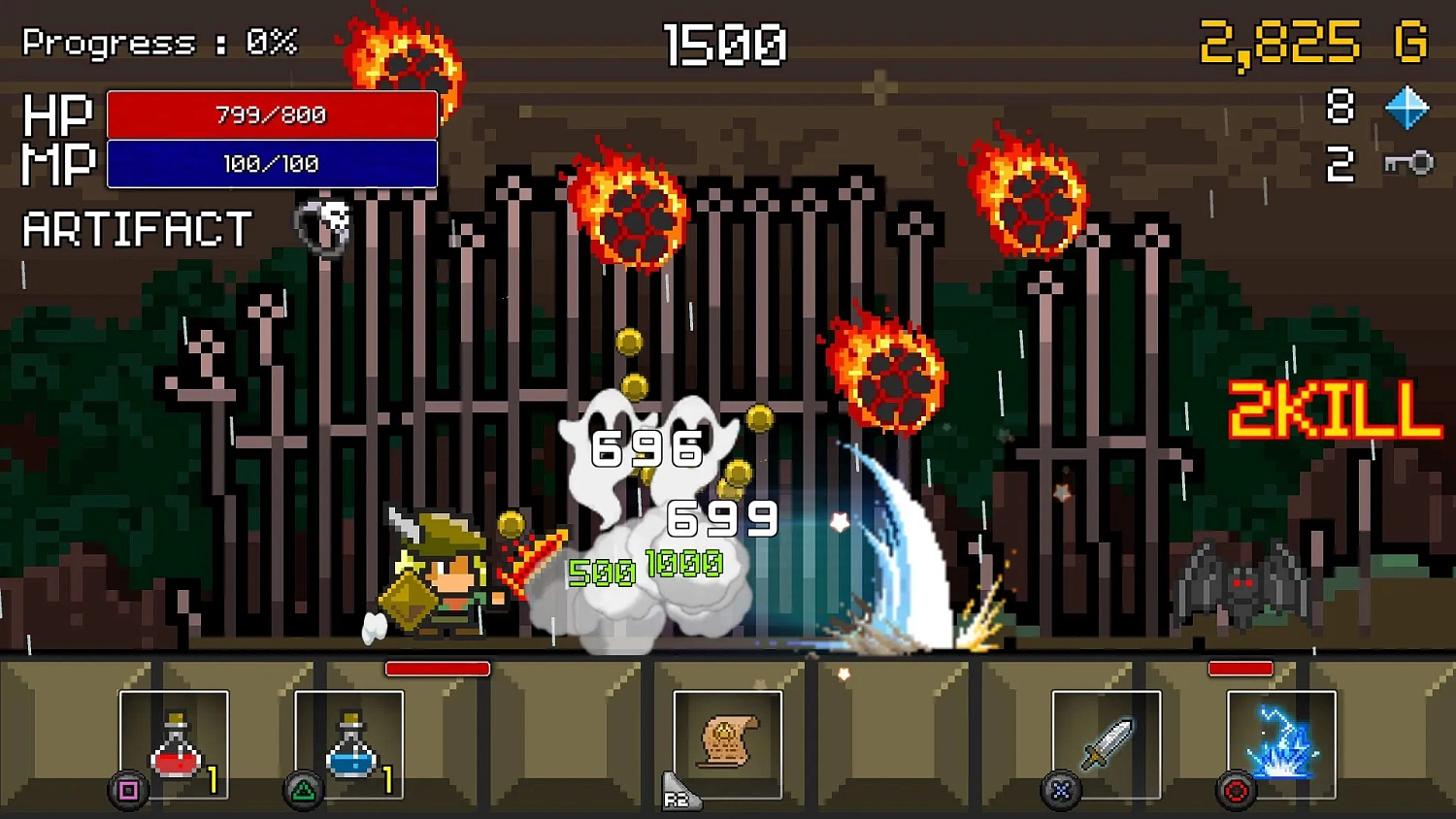Screen dimensions: 1456x819
Task: Click the MP bar showing 100/100
Action: pyautogui.click(x=272, y=163)
